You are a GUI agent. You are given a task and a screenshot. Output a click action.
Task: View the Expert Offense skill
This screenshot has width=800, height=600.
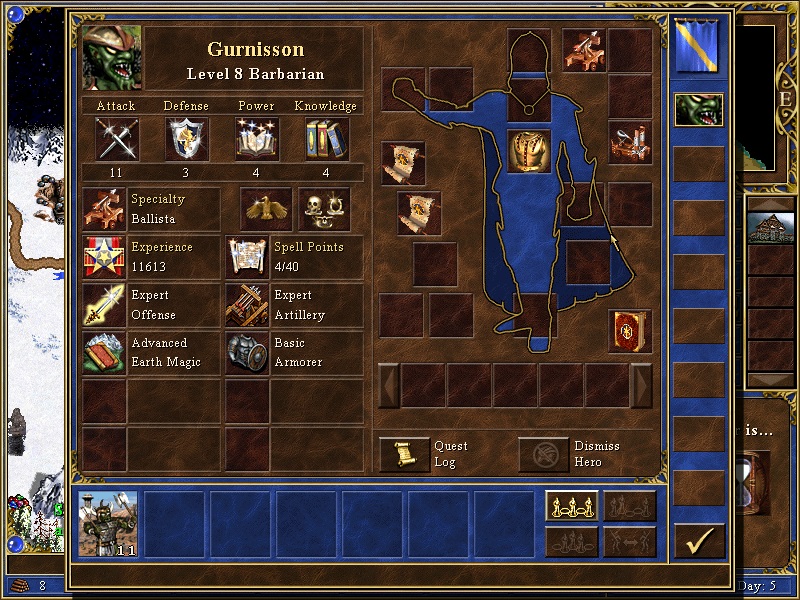pos(104,305)
